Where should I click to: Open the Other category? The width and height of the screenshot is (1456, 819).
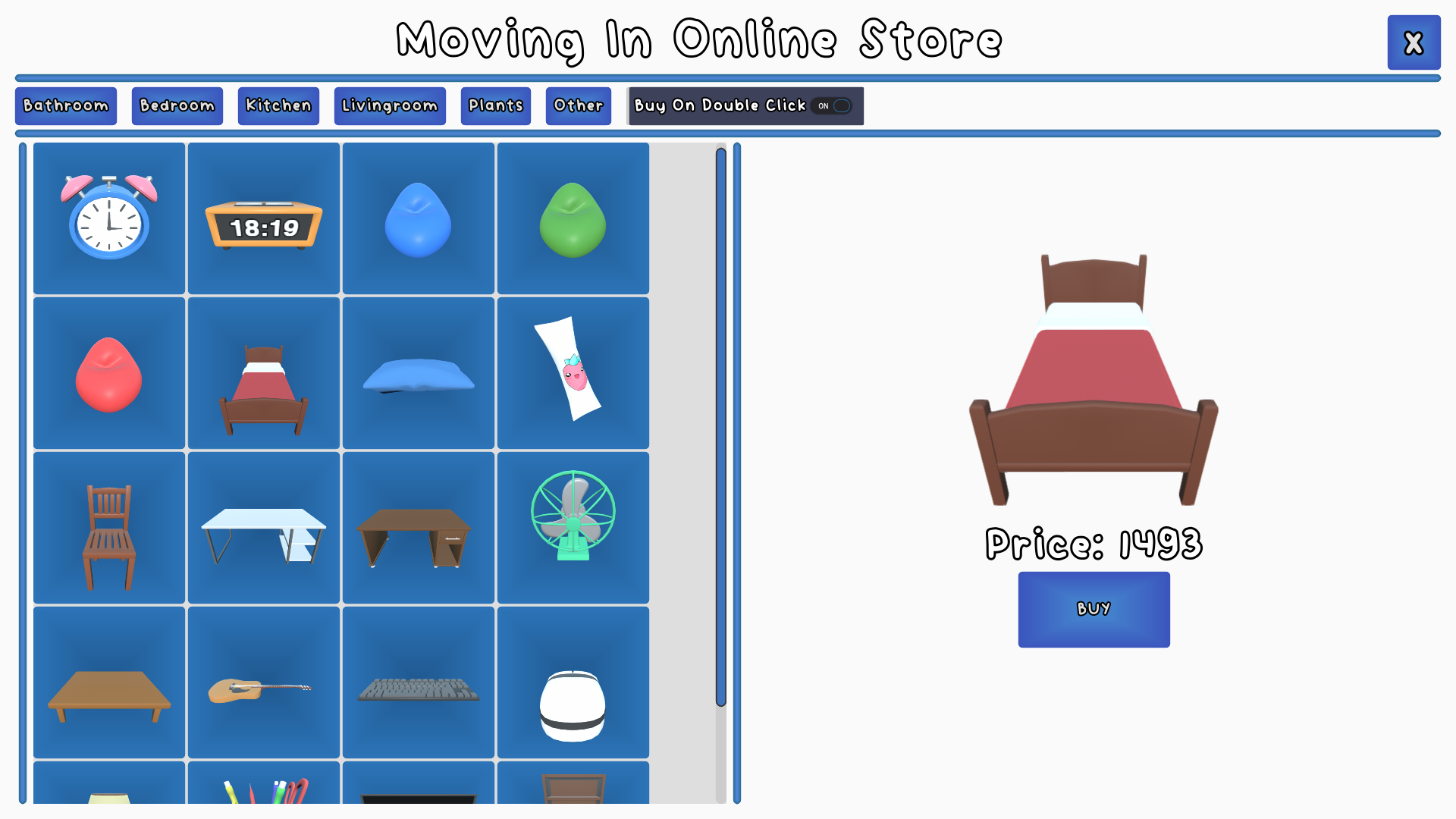578,105
